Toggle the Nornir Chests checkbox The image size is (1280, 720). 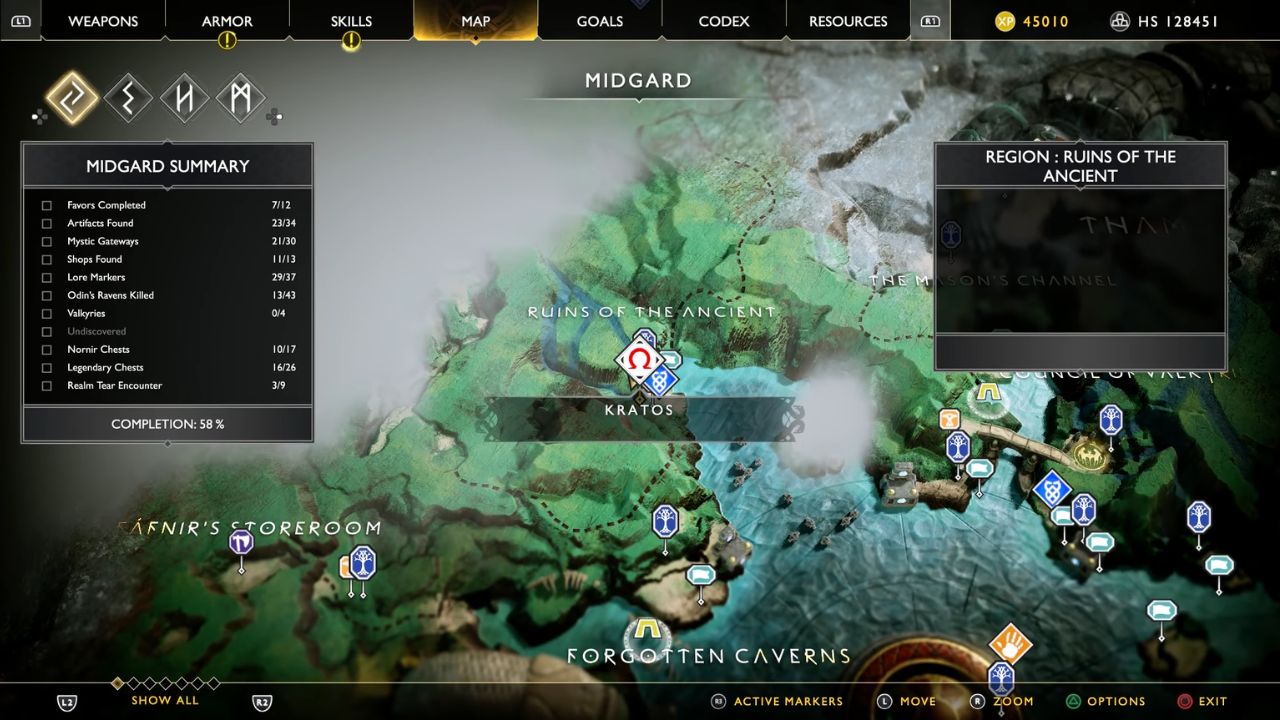point(47,350)
